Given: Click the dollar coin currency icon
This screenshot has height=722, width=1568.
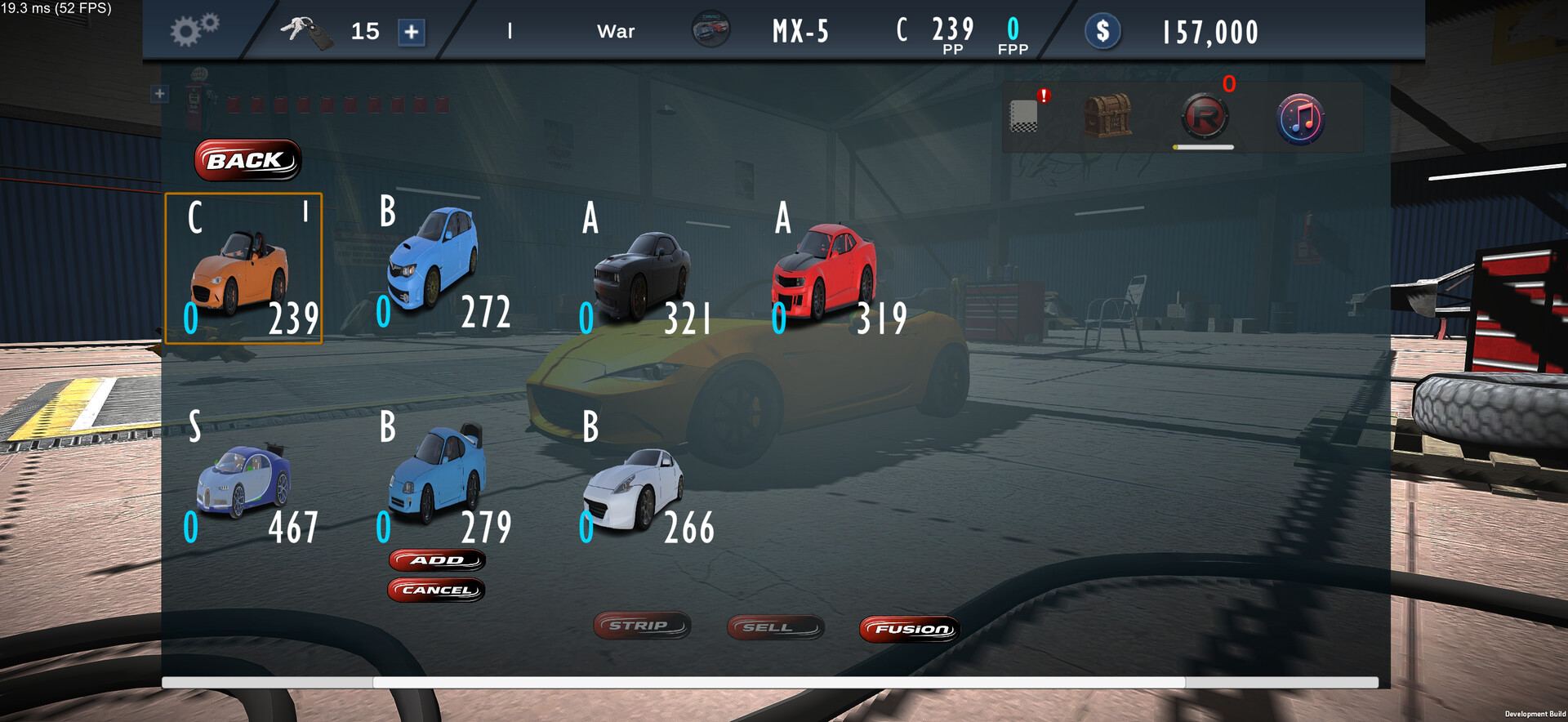Looking at the screenshot, I should pos(1102,32).
